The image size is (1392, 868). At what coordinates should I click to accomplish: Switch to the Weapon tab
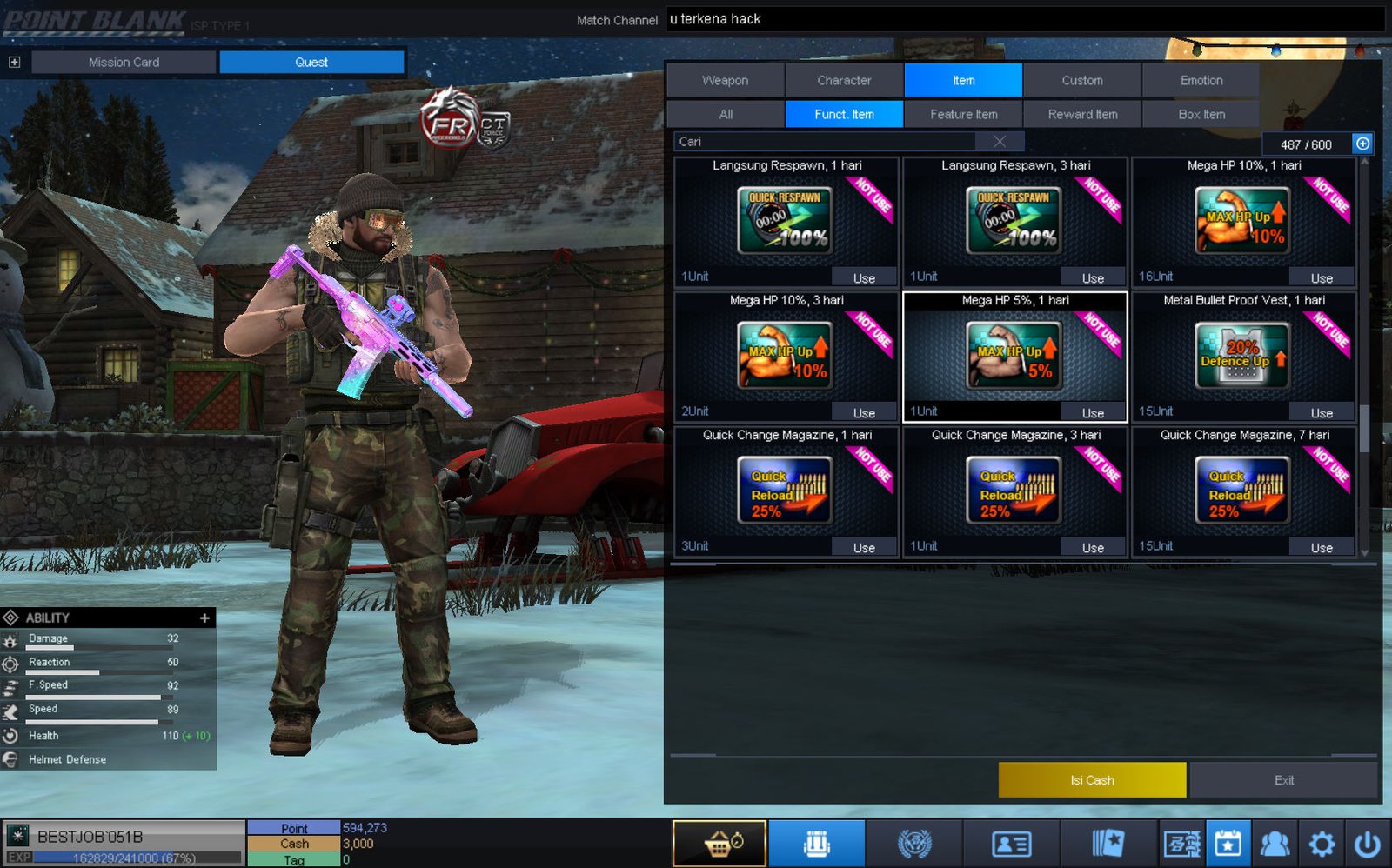725,80
